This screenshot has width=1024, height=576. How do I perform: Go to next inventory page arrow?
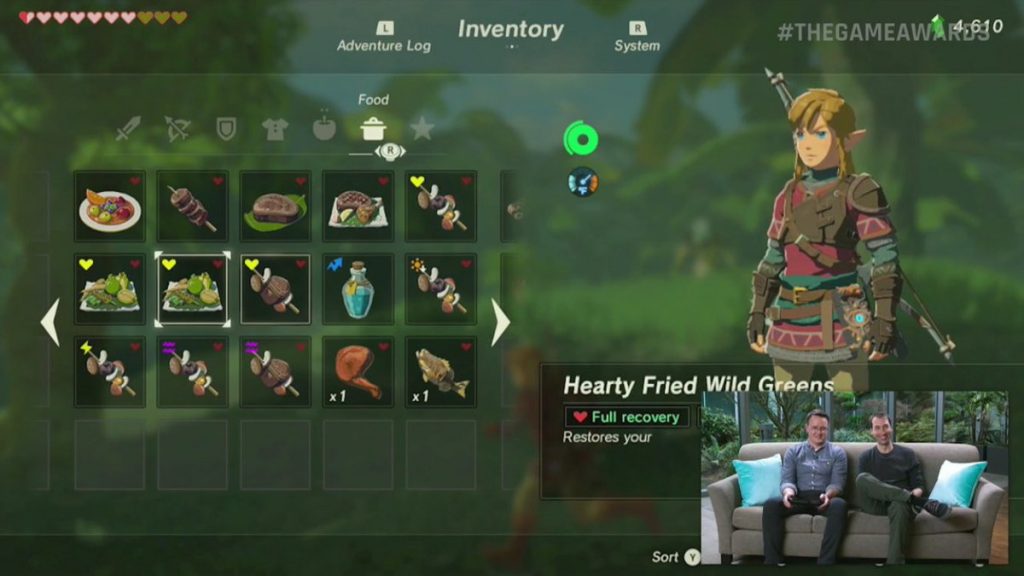501,322
